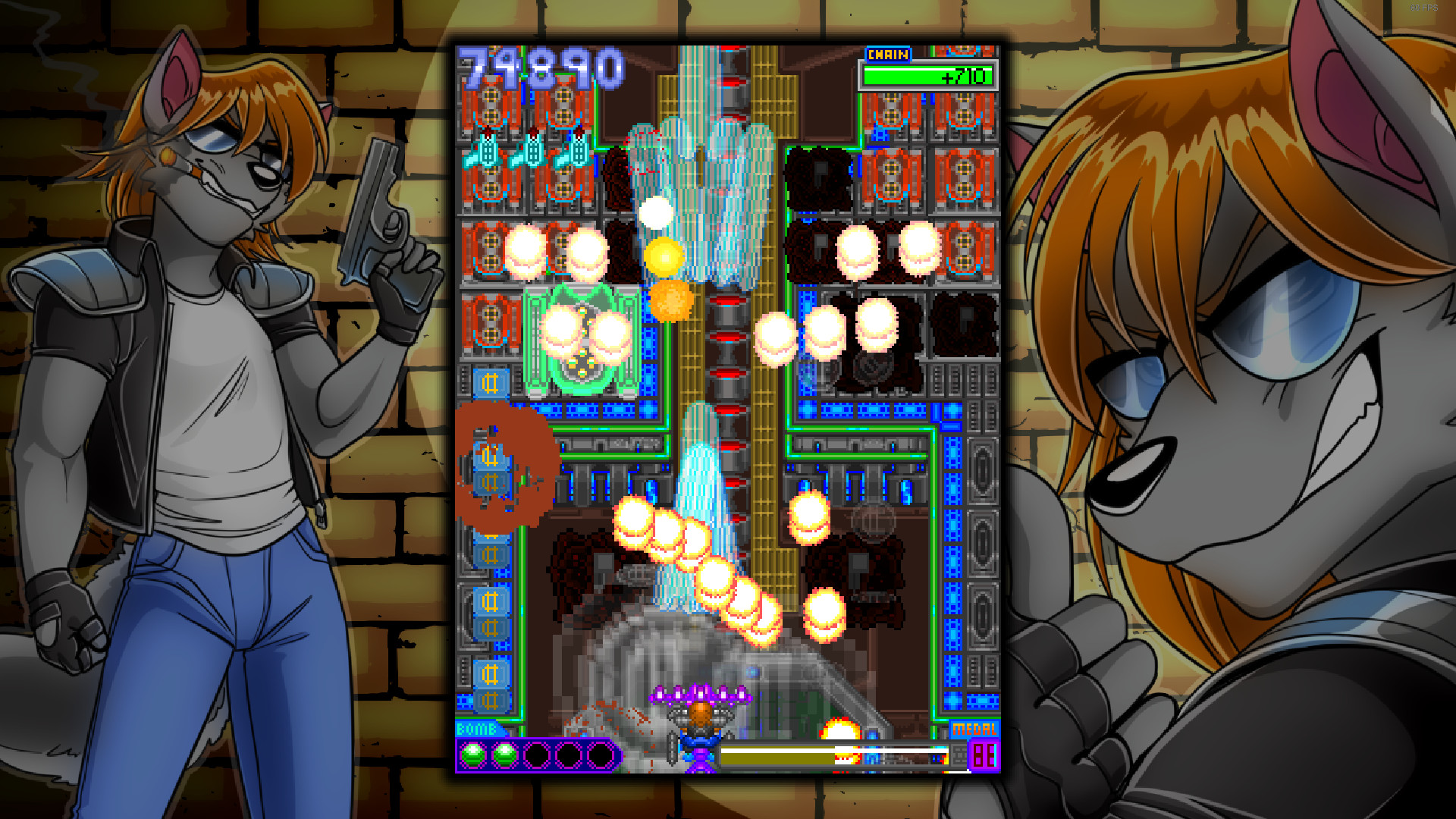This screenshot has height=819, width=1456.
Task: Toggle the second green bomb orb
Action: point(504,753)
